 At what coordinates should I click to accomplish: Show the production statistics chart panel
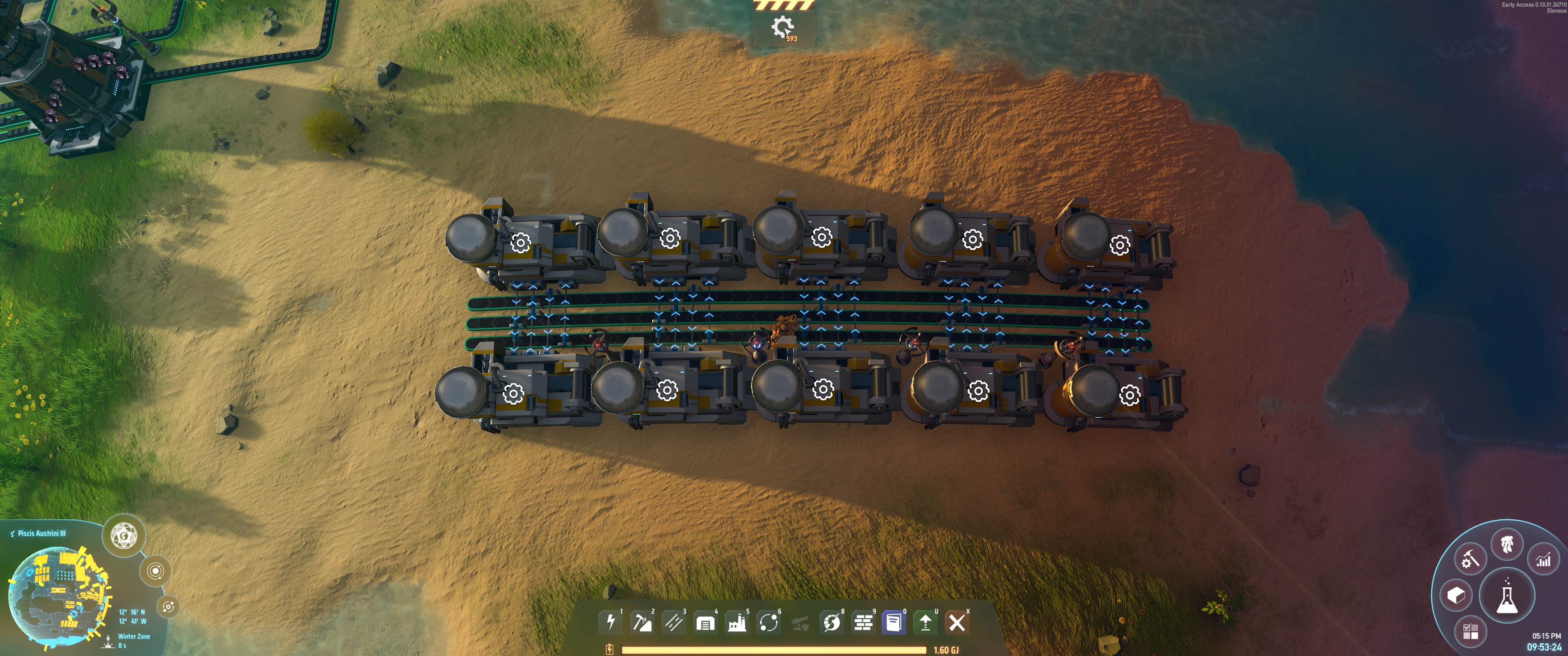coord(1543,559)
